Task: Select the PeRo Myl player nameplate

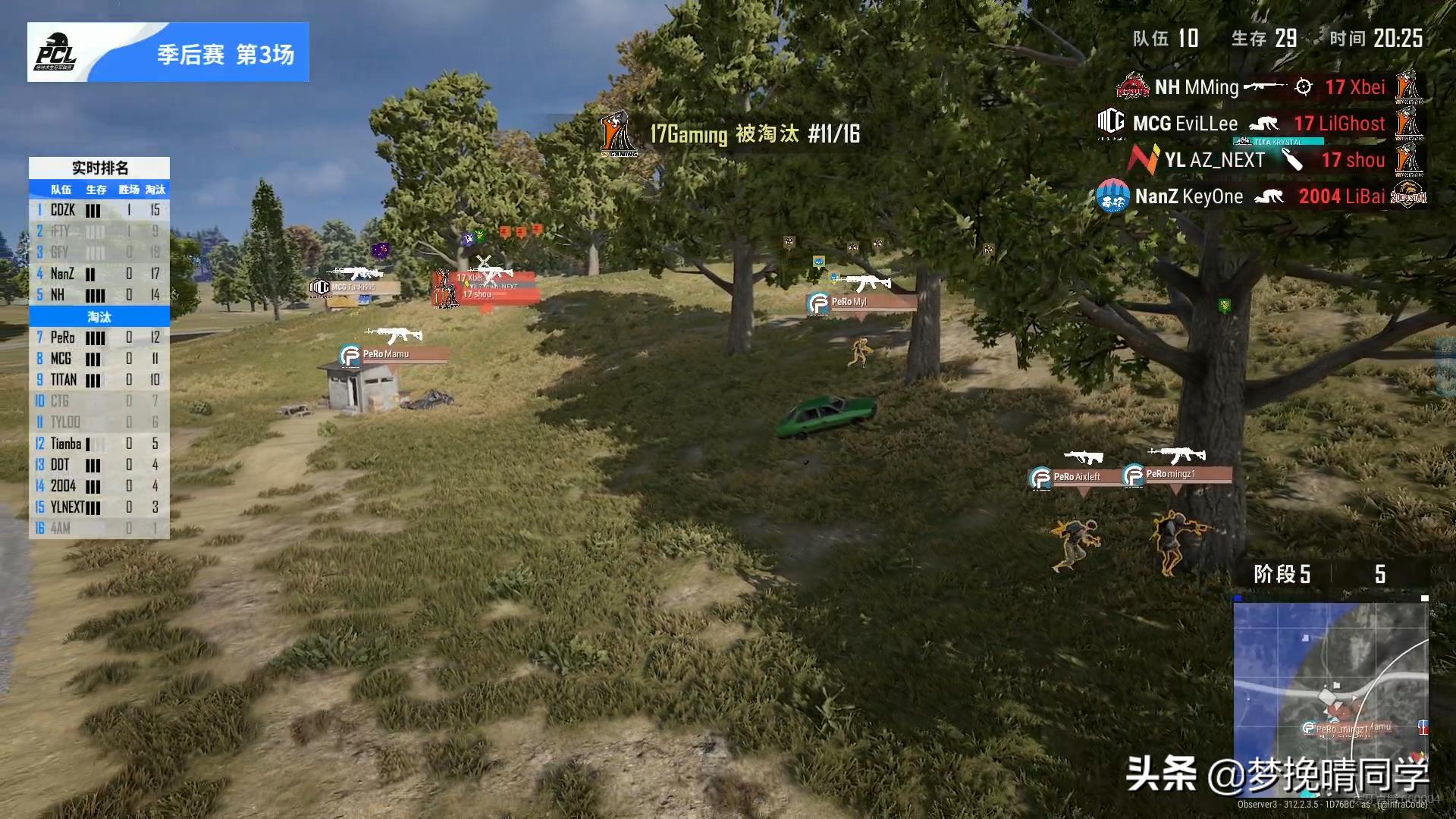Action: tap(861, 303)
